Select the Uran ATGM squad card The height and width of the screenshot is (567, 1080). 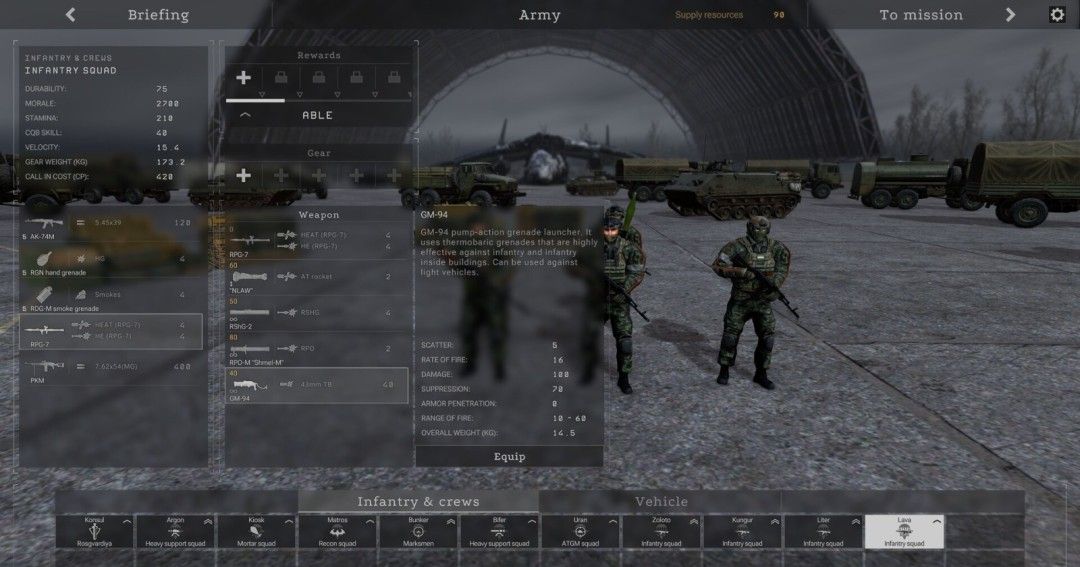pos(580,532)
